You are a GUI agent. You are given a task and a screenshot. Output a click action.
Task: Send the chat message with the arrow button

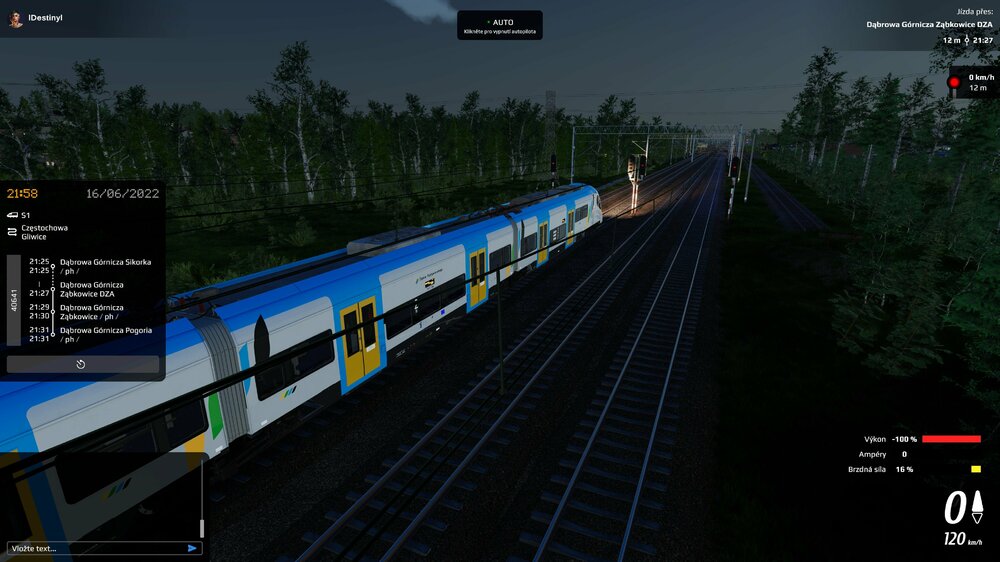(x=192, y=548)
